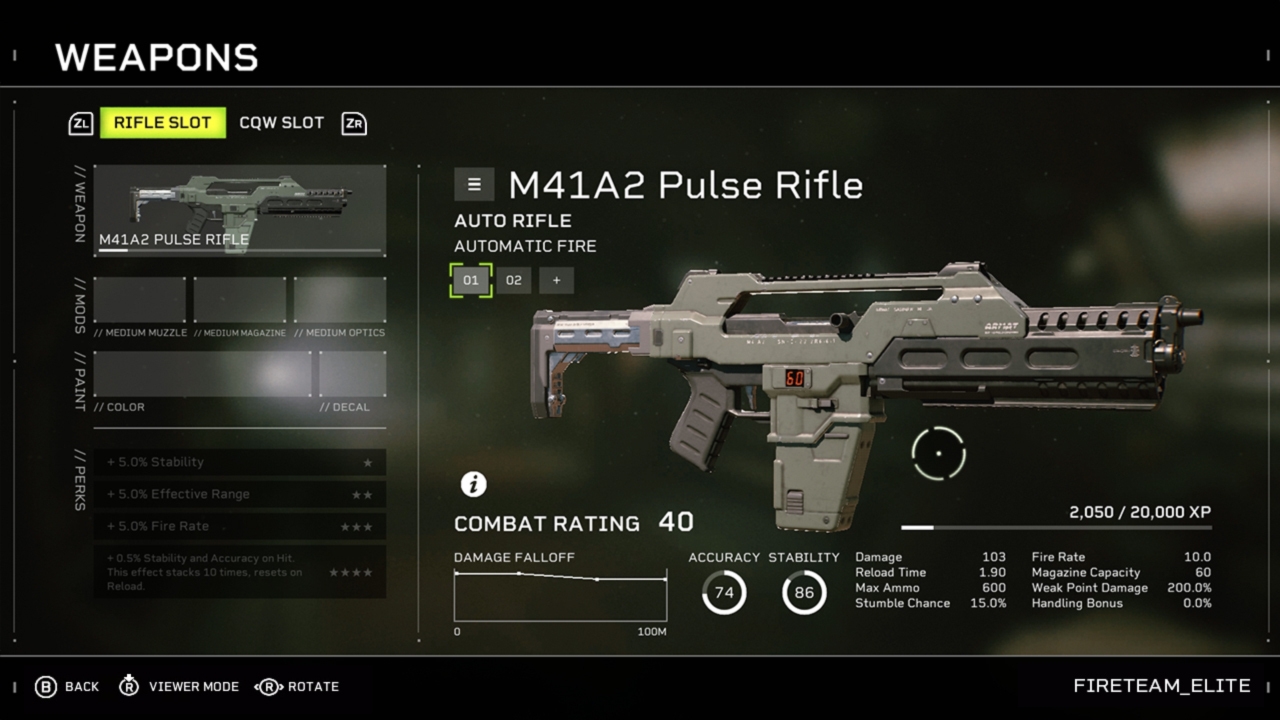Viewport: 1280px width, 720px height.
Task: Open the weapon list menu icon
Action: [474, 185]
